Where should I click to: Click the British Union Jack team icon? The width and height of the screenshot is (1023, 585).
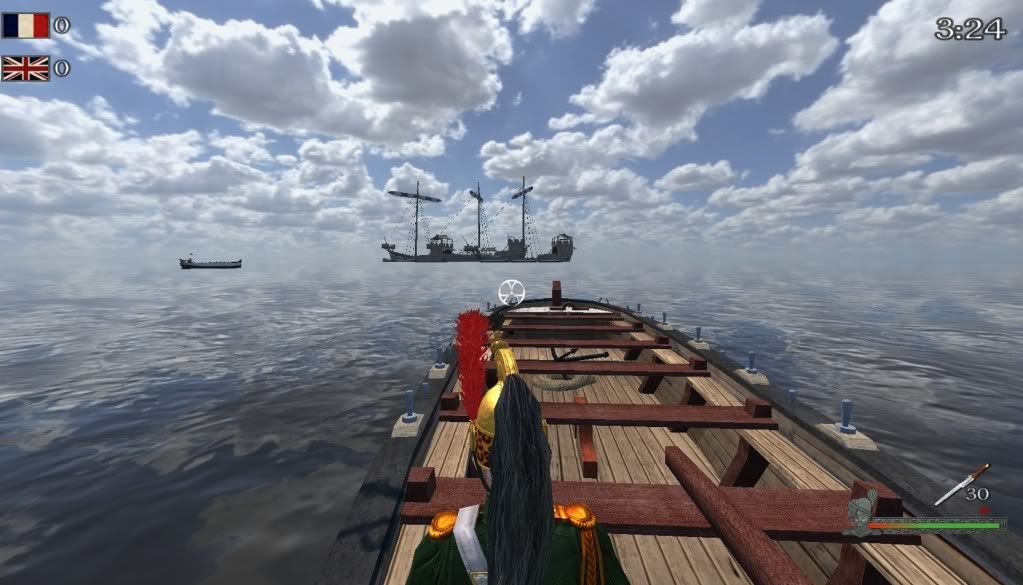[x=26, y=68]
